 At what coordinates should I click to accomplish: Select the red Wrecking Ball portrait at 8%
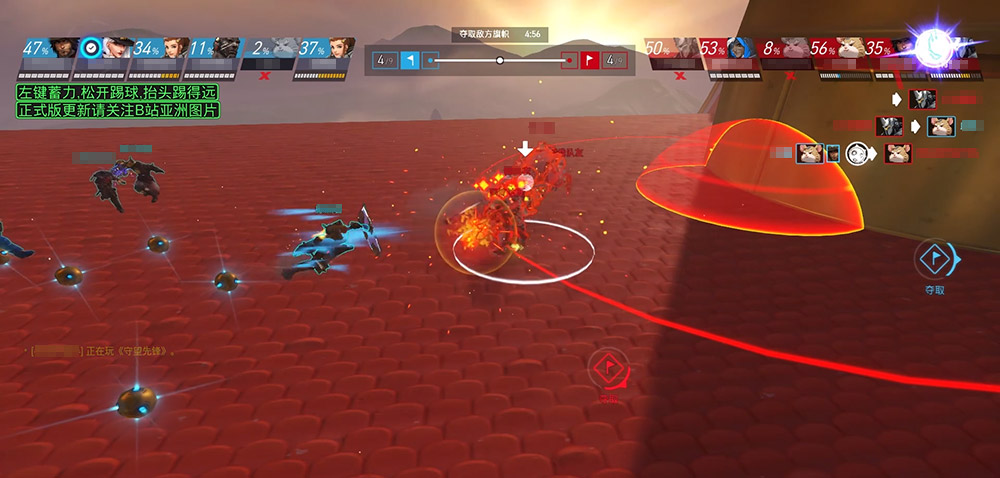point(796,49)
